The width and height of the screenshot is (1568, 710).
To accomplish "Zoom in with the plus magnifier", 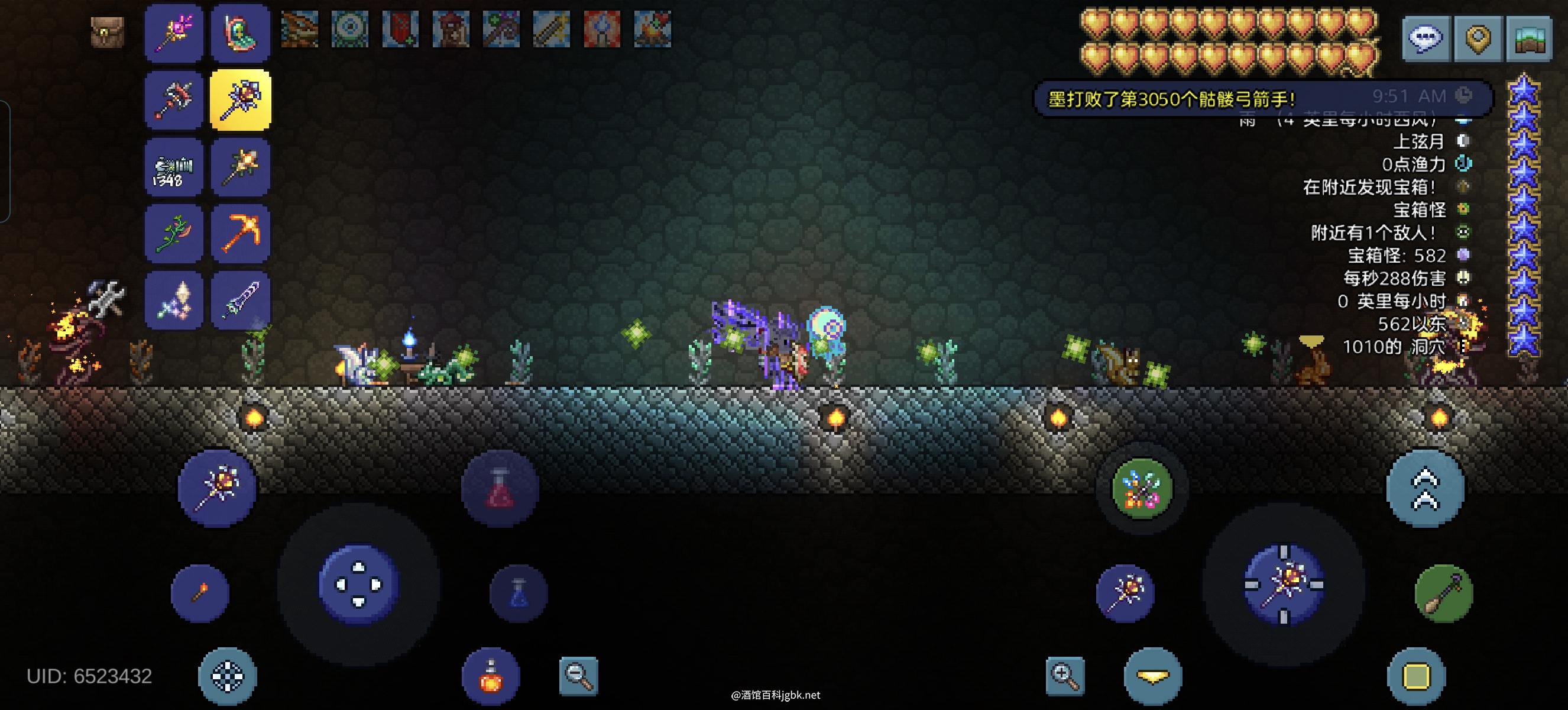I will [1065, 675].
